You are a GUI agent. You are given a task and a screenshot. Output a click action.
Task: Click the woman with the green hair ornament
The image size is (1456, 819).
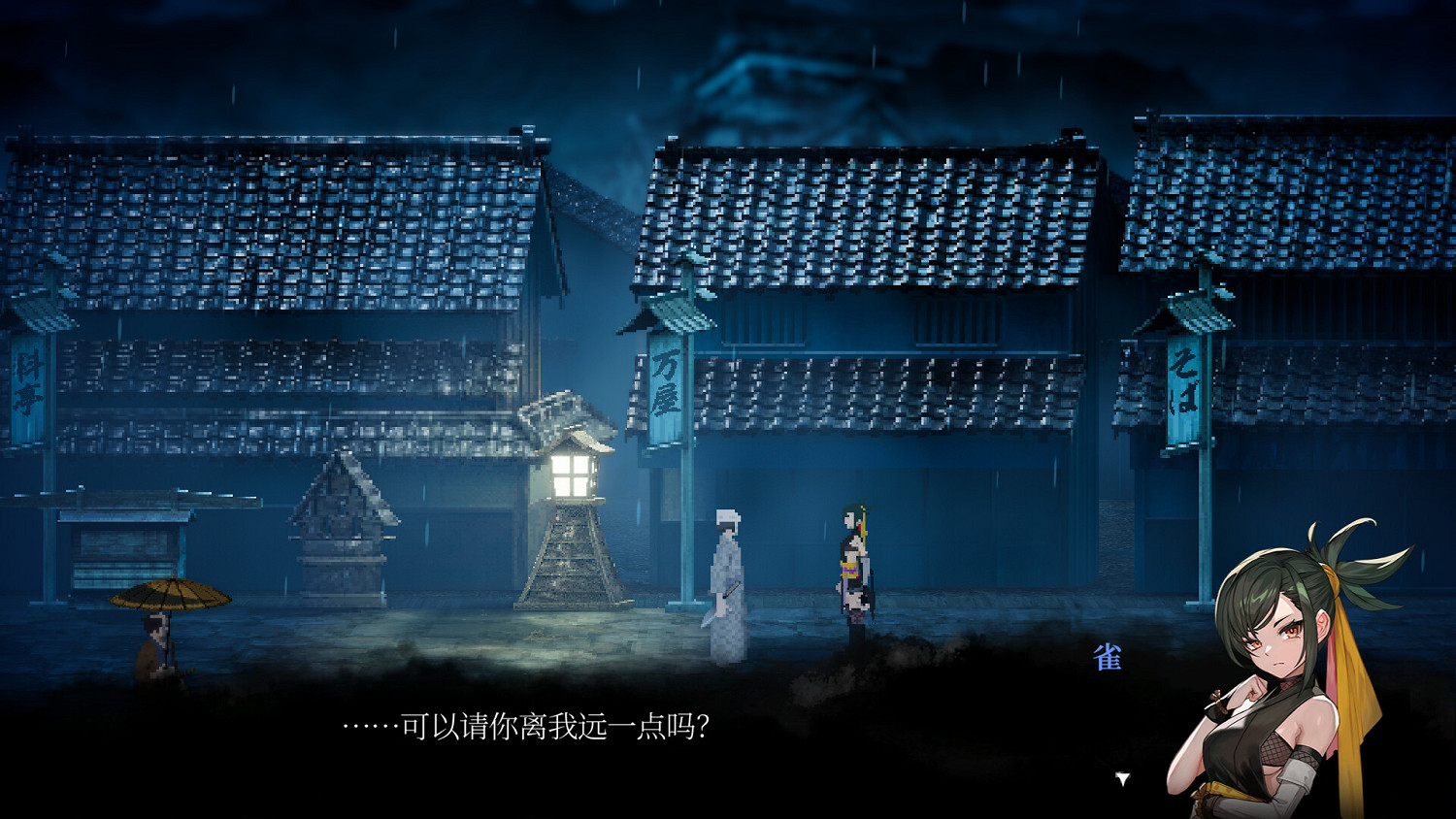pos(852,563)
